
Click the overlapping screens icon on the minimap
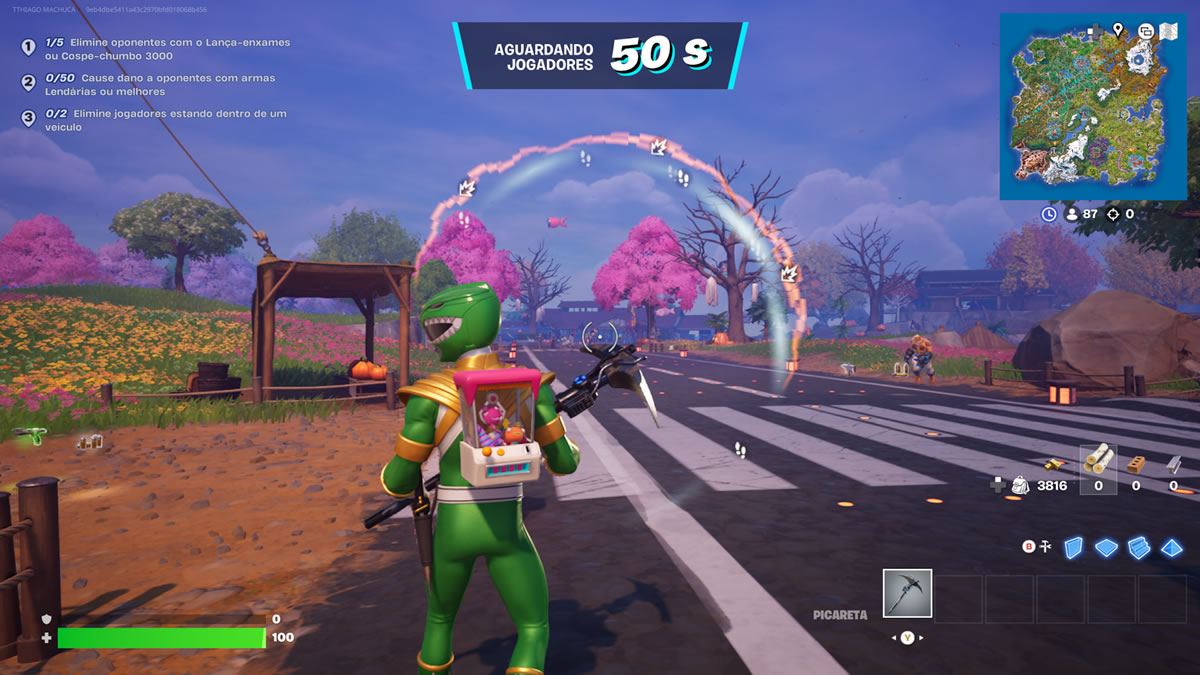tap(1146, 31)
